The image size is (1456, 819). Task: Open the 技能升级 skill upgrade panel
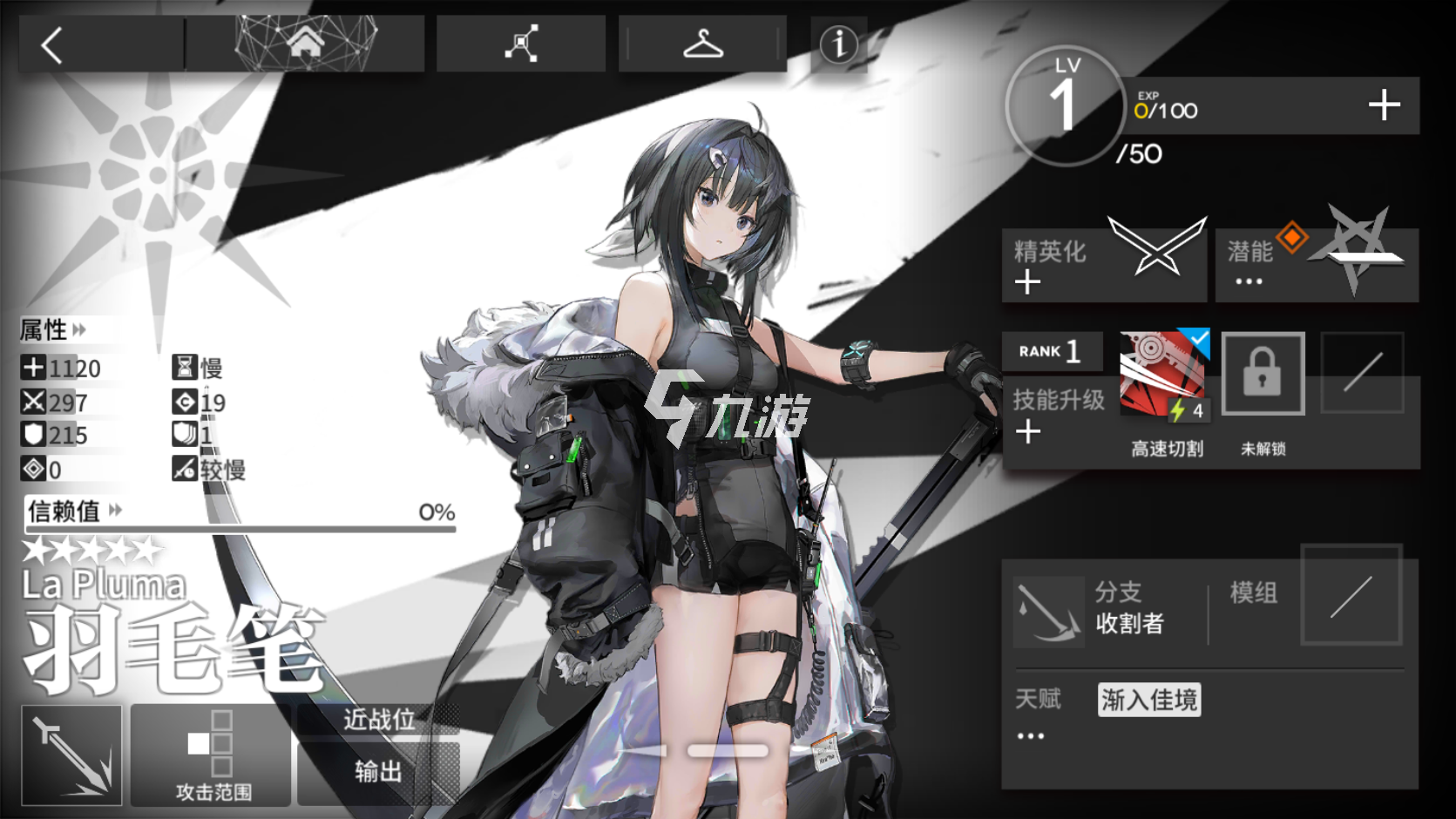click(1056, 414)
